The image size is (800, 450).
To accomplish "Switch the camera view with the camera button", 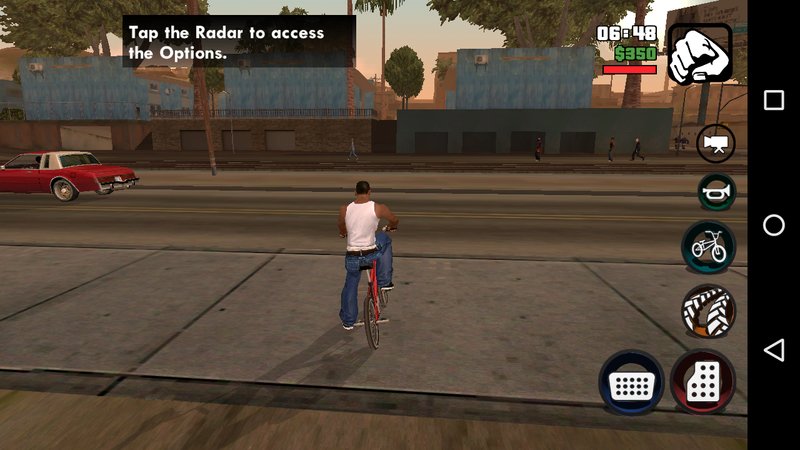I will coord(715,143).
